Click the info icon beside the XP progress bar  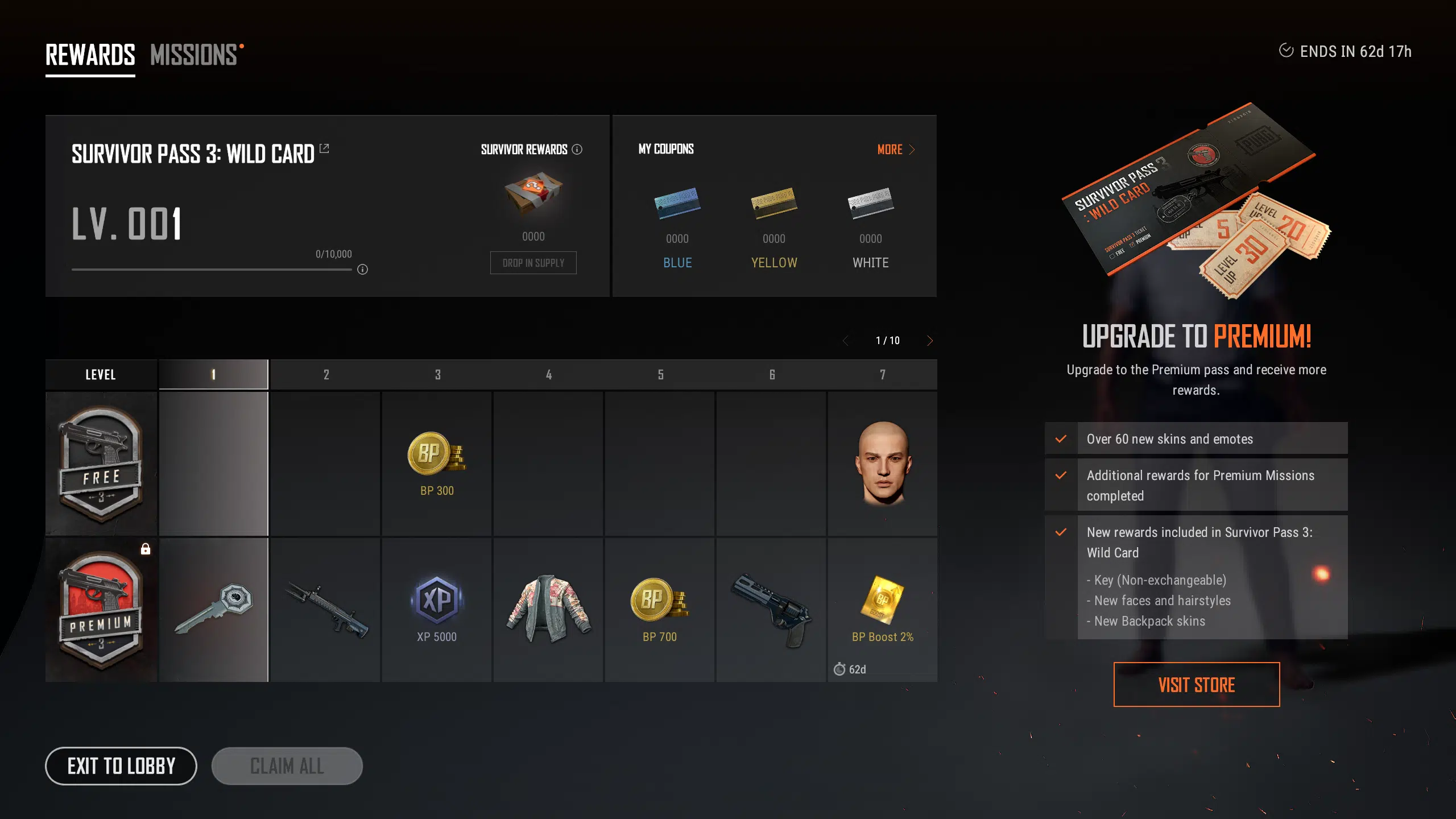click(x=362, y=270)
